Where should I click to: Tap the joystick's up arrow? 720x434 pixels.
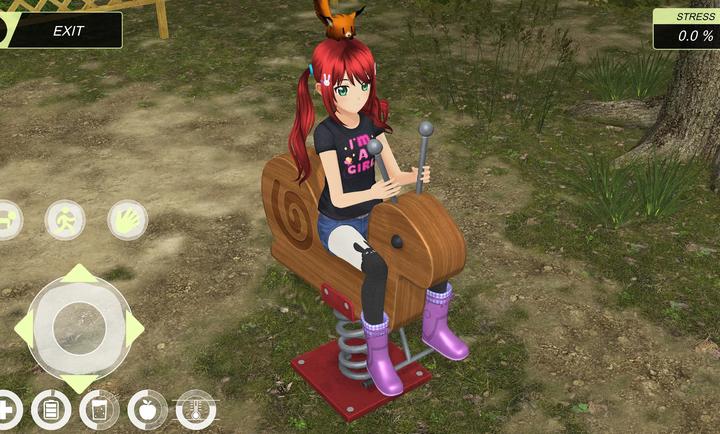(78, 274)
